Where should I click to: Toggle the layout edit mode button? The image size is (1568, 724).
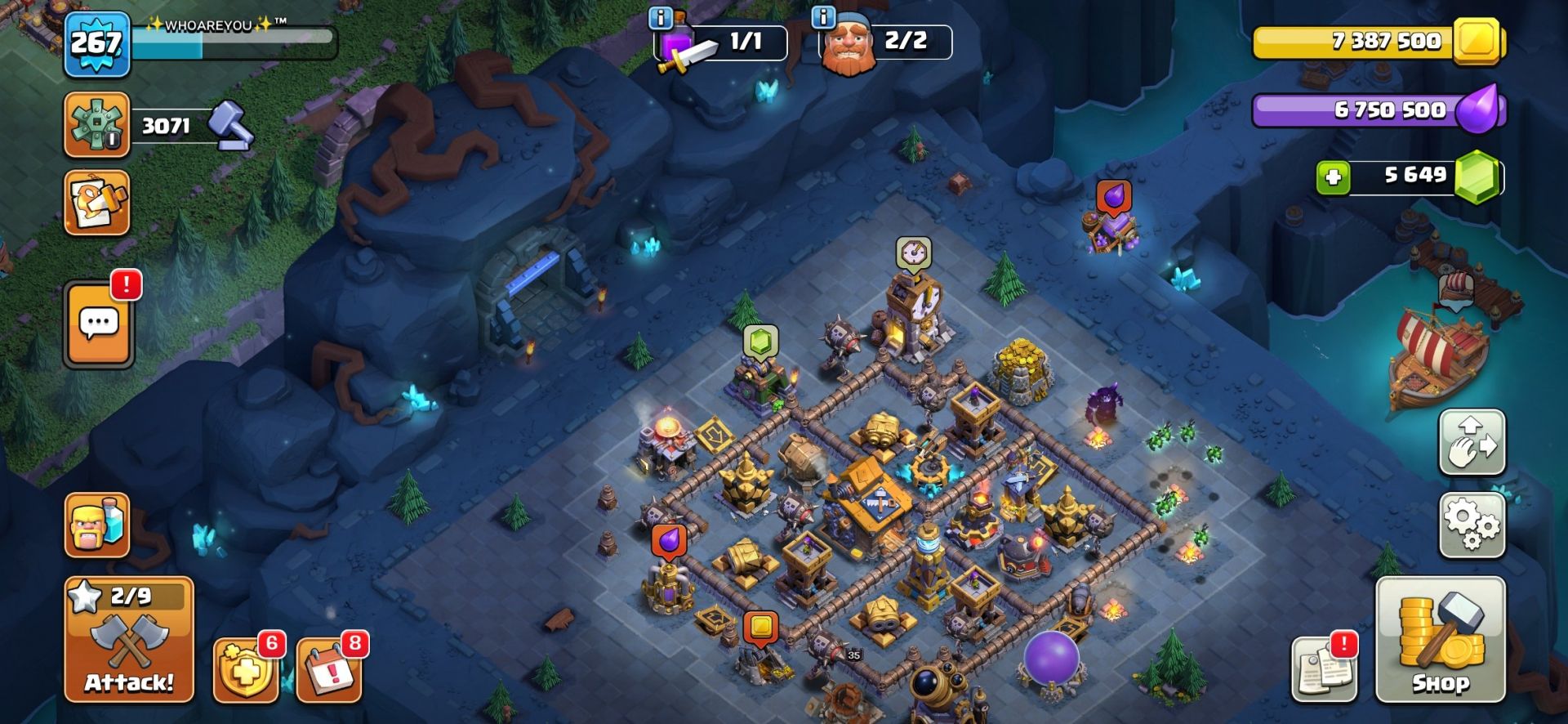coord(1472,442)
